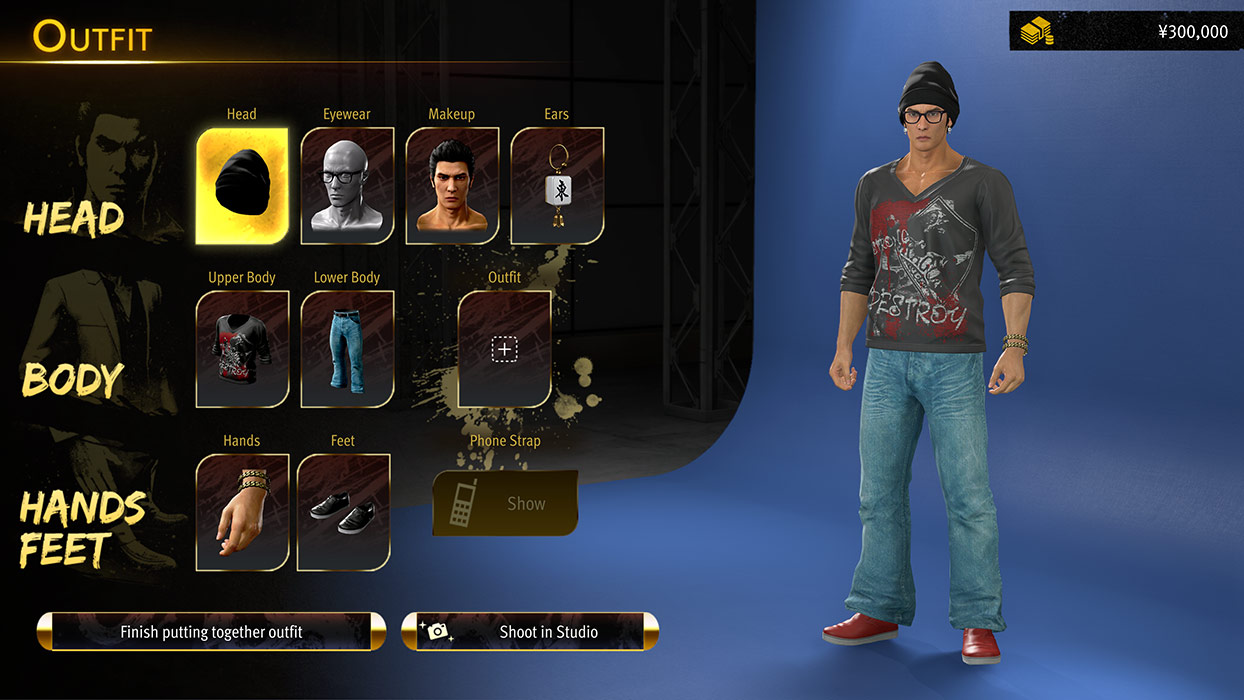Choose the Makeup face slot
1244x700 pixels.
(x=452, y=186)
